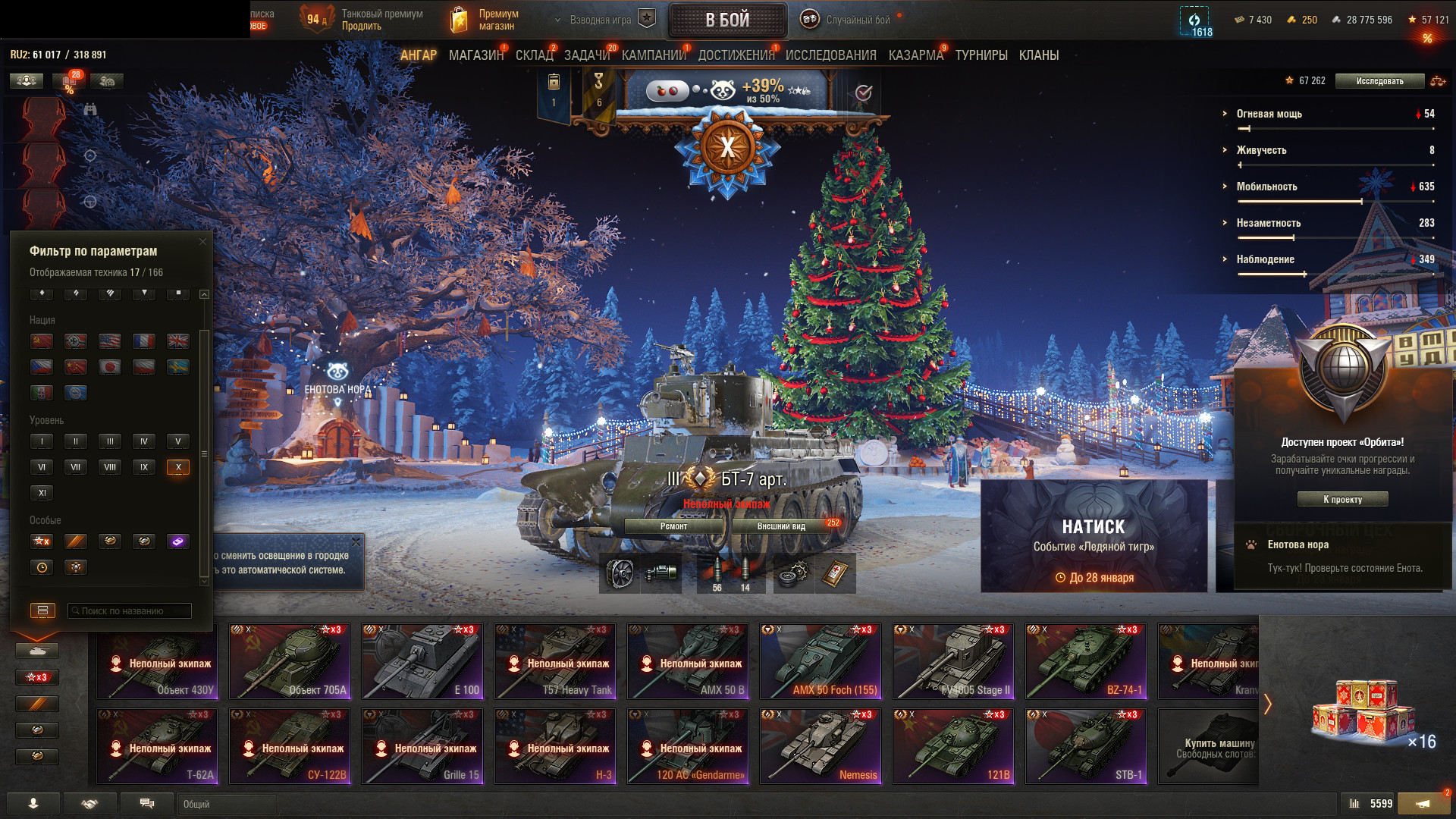Select the Объект 705А tank card
The width and height of the screenshot is (1456, 819).
[x=290, y=661]
